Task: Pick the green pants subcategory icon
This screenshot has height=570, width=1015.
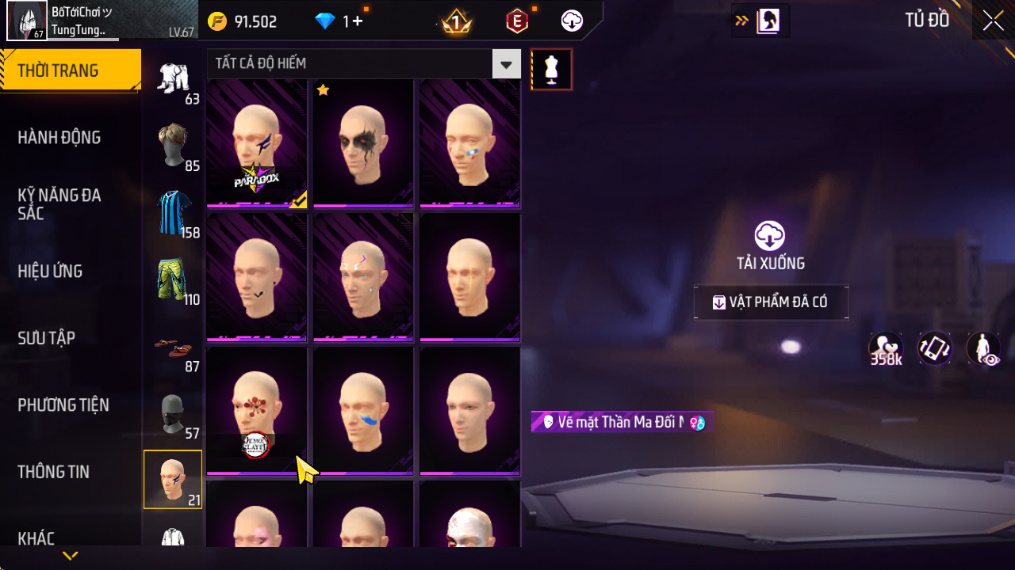Action: (x=173, y=280)
